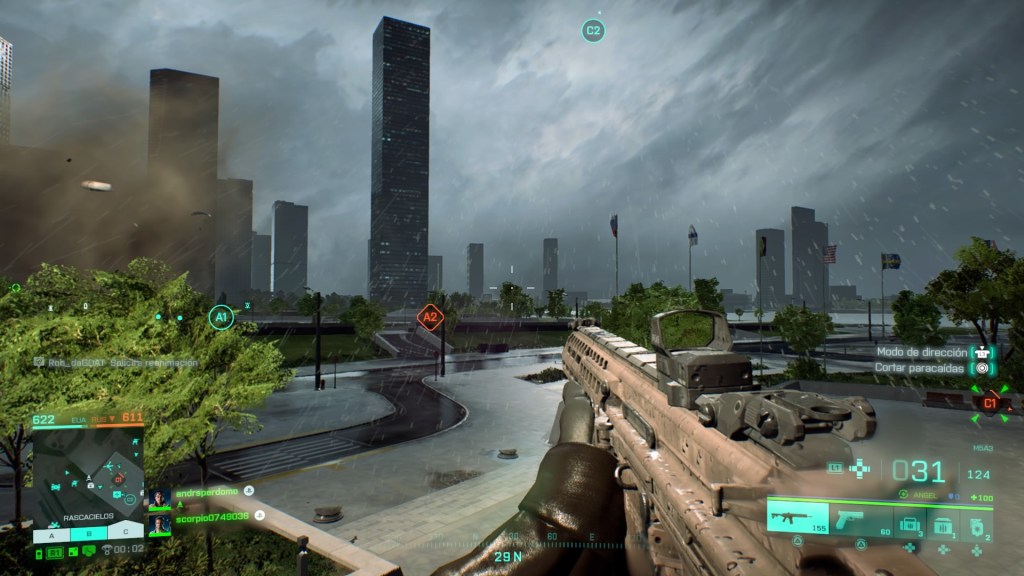The height and width of the screenshot is (576, 1024).
Task: Equip the pistol sidearm slot
Action: point(860,520)
